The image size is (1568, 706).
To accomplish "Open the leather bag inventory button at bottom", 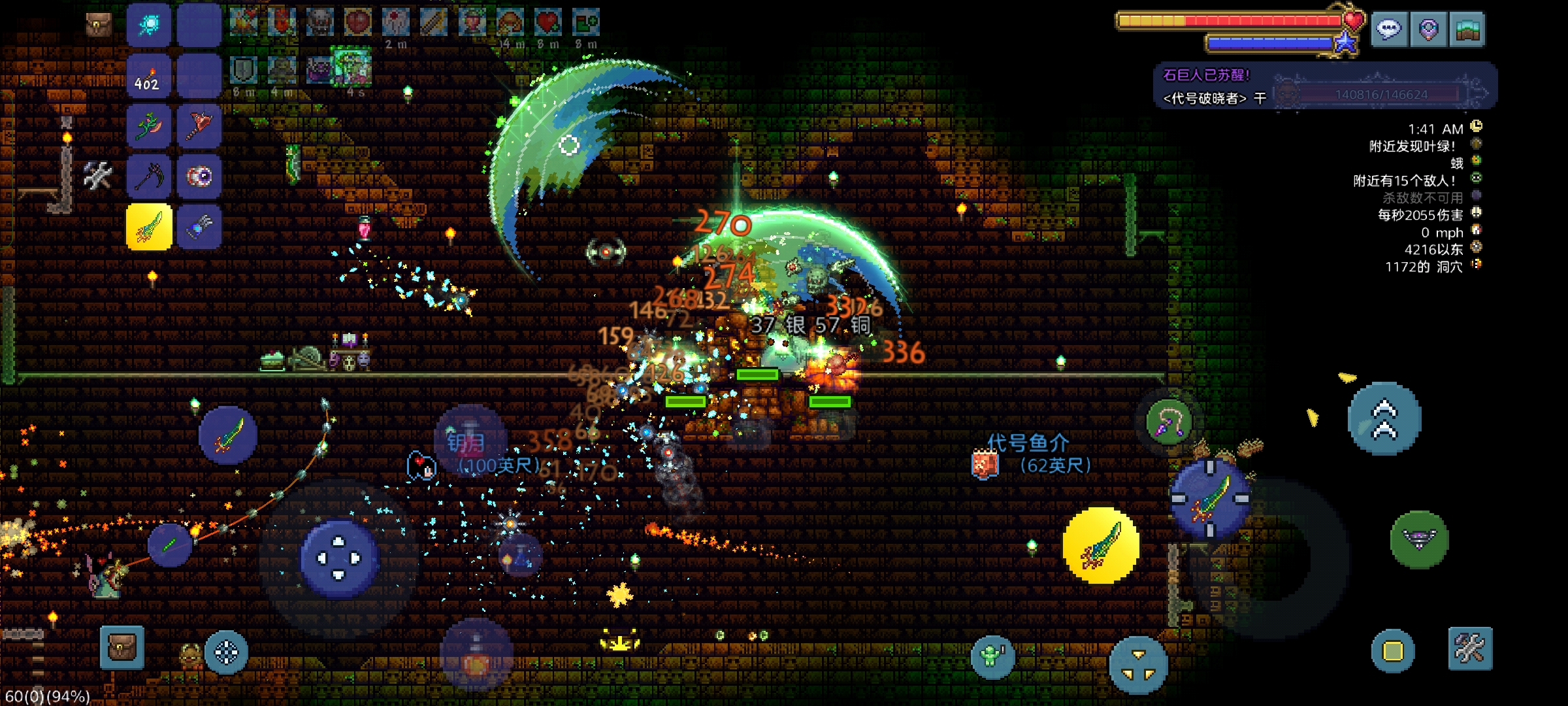I will (122, 647).
